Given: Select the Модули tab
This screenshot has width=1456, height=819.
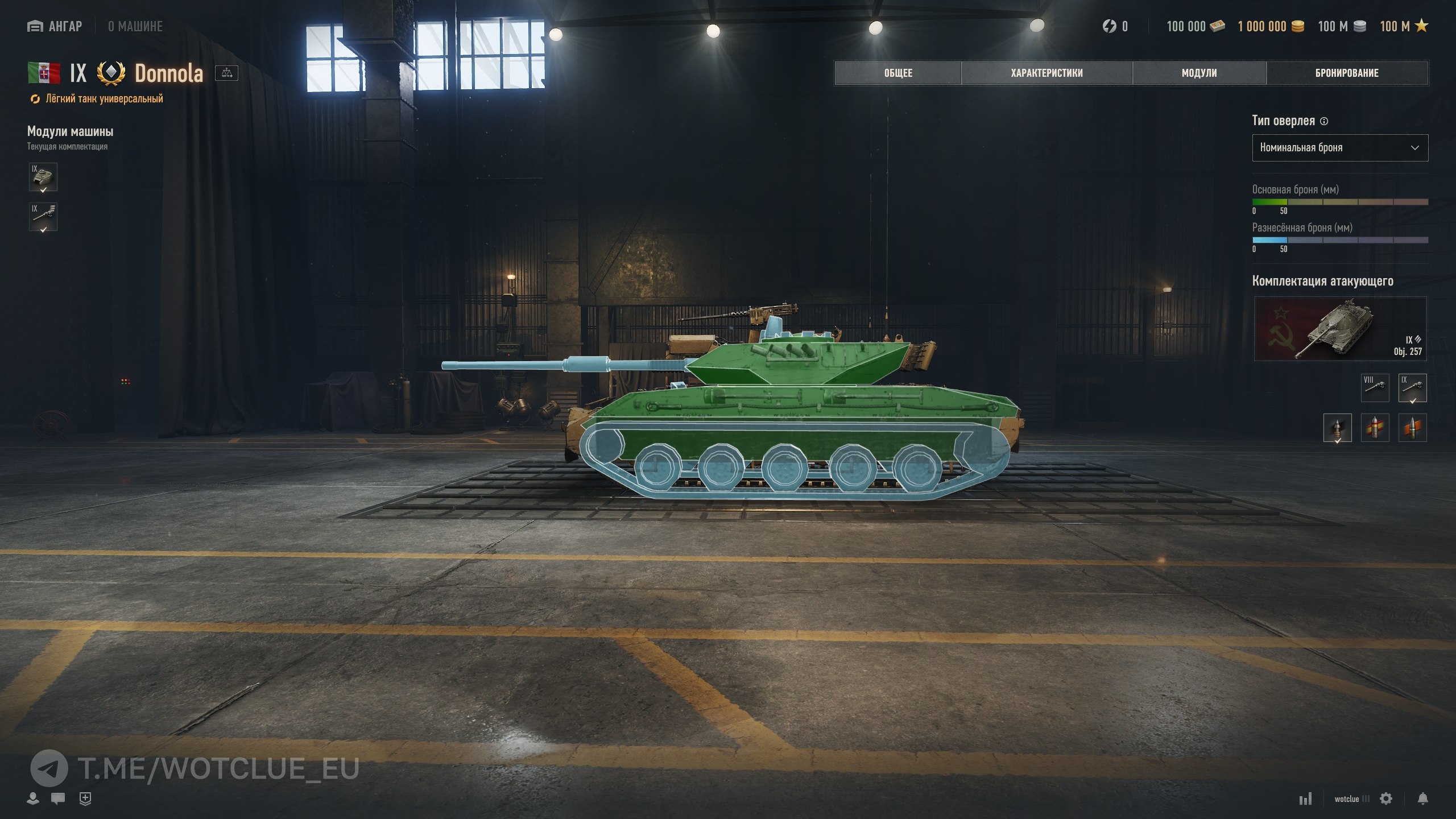Looking at the screenshot, I should [x=1199, y=73].
